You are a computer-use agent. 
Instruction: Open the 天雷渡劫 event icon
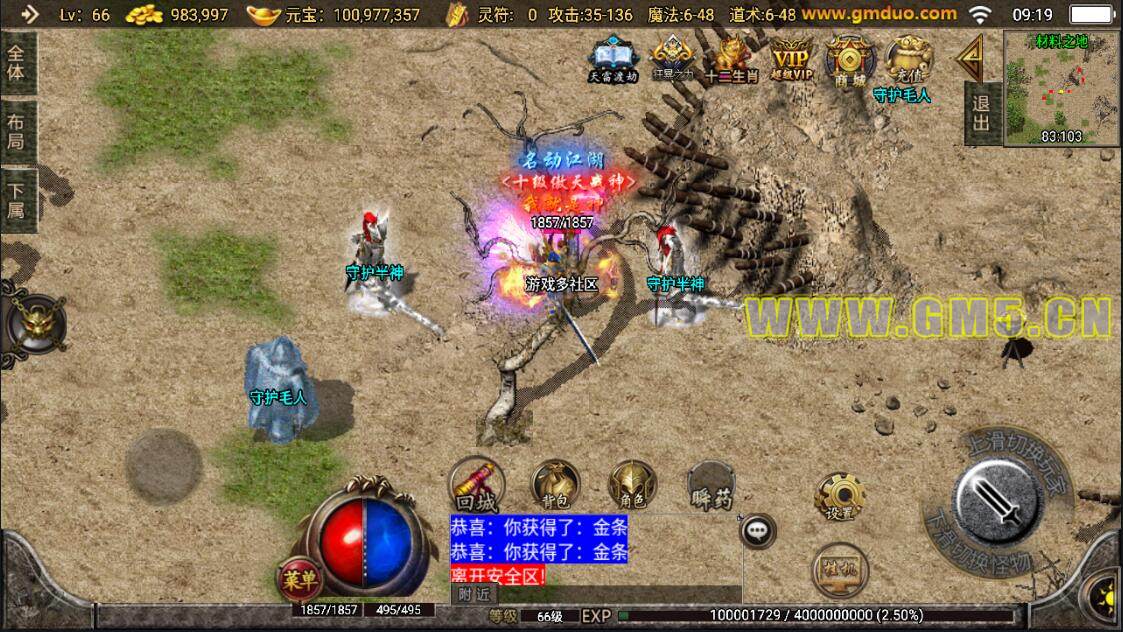tap(612, 59)
